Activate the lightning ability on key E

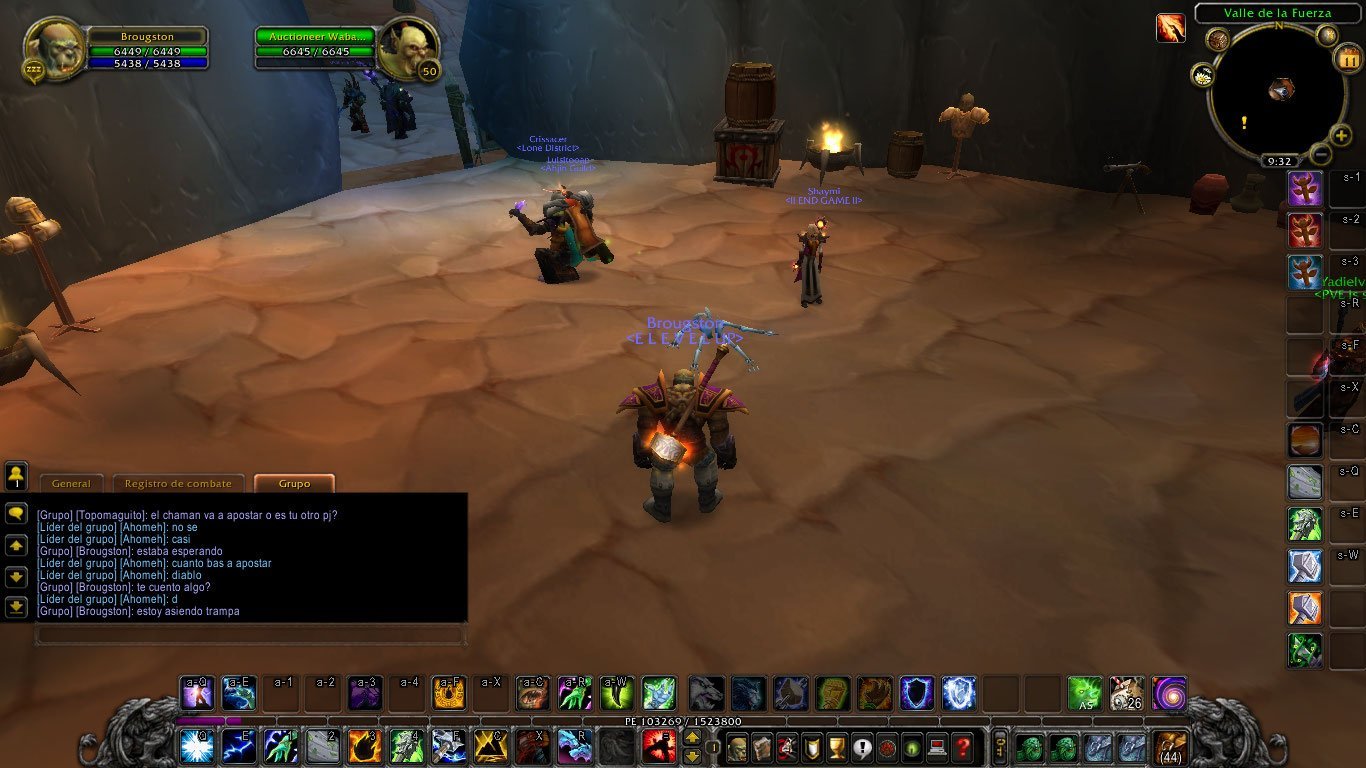coord(238,747)
